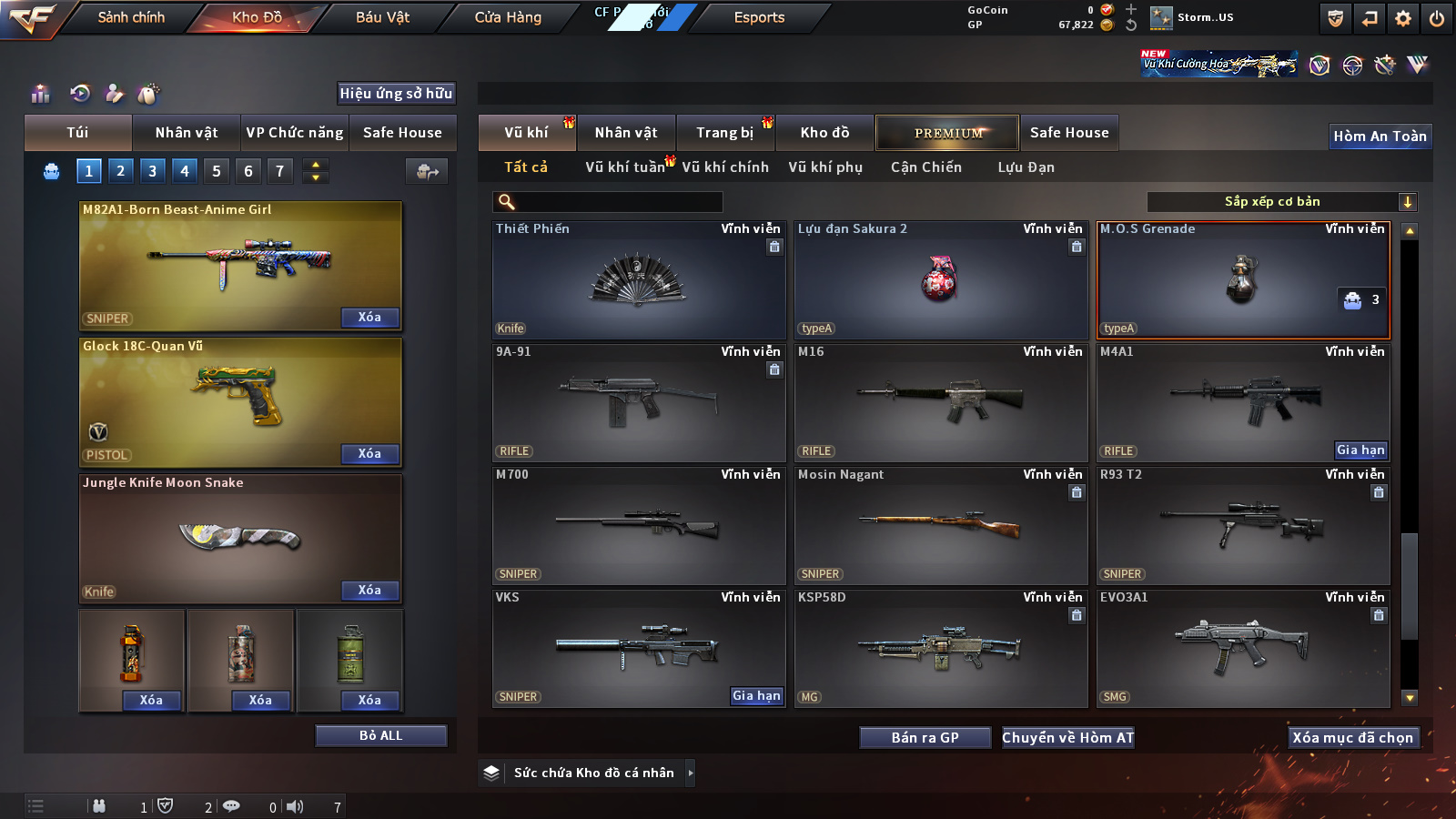Screen dimensions: 1456x819
Task: Click Xóa mục đã chọn button
Action: [x=1352, y=738]
